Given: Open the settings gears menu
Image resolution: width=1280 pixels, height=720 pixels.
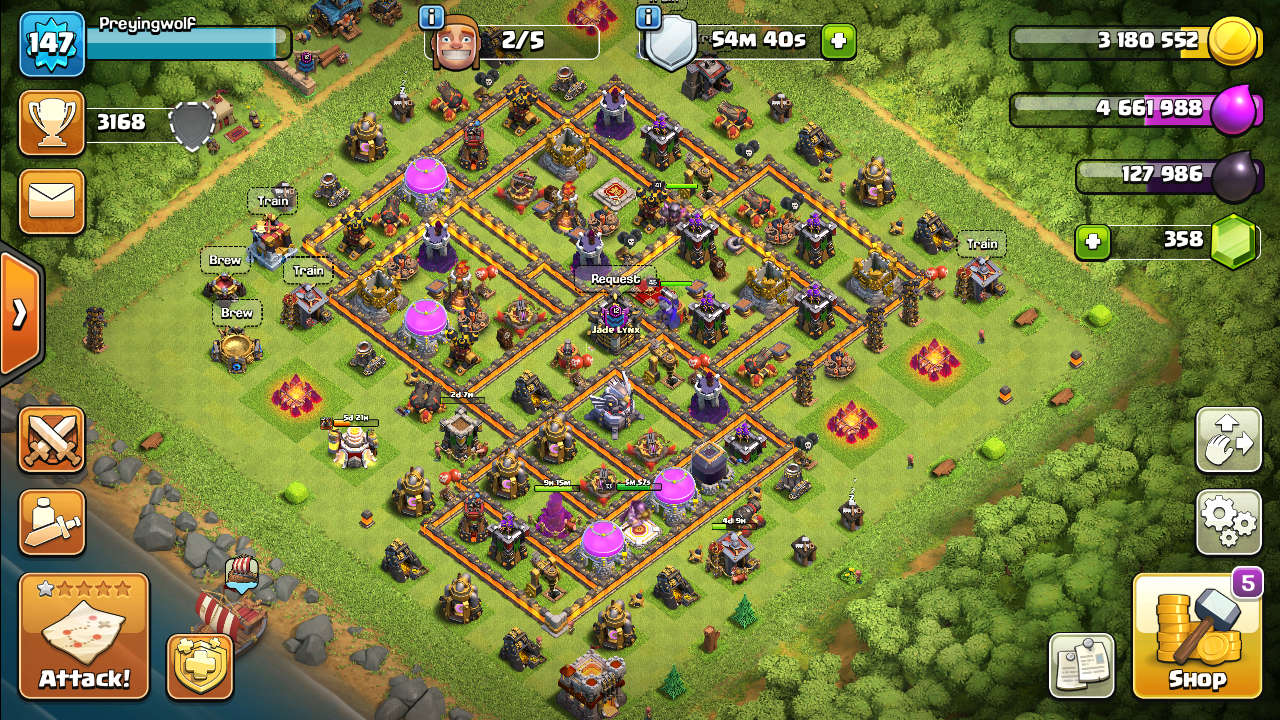Looking at the screenshot, I should pyautogui.click(x=1228, y=521).
